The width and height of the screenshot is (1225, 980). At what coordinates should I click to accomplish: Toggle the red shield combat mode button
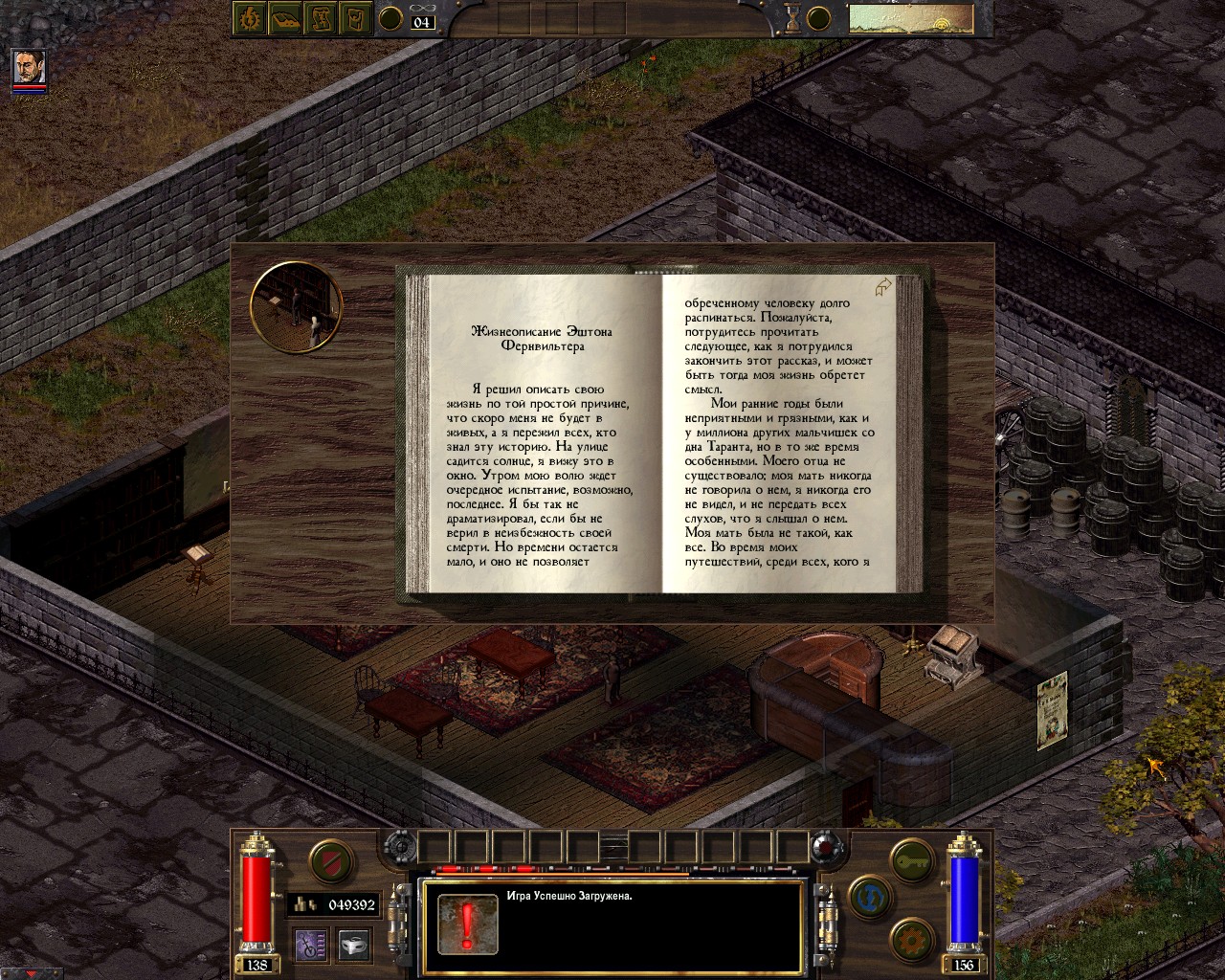pyautogui.click(x=332, y=860)
